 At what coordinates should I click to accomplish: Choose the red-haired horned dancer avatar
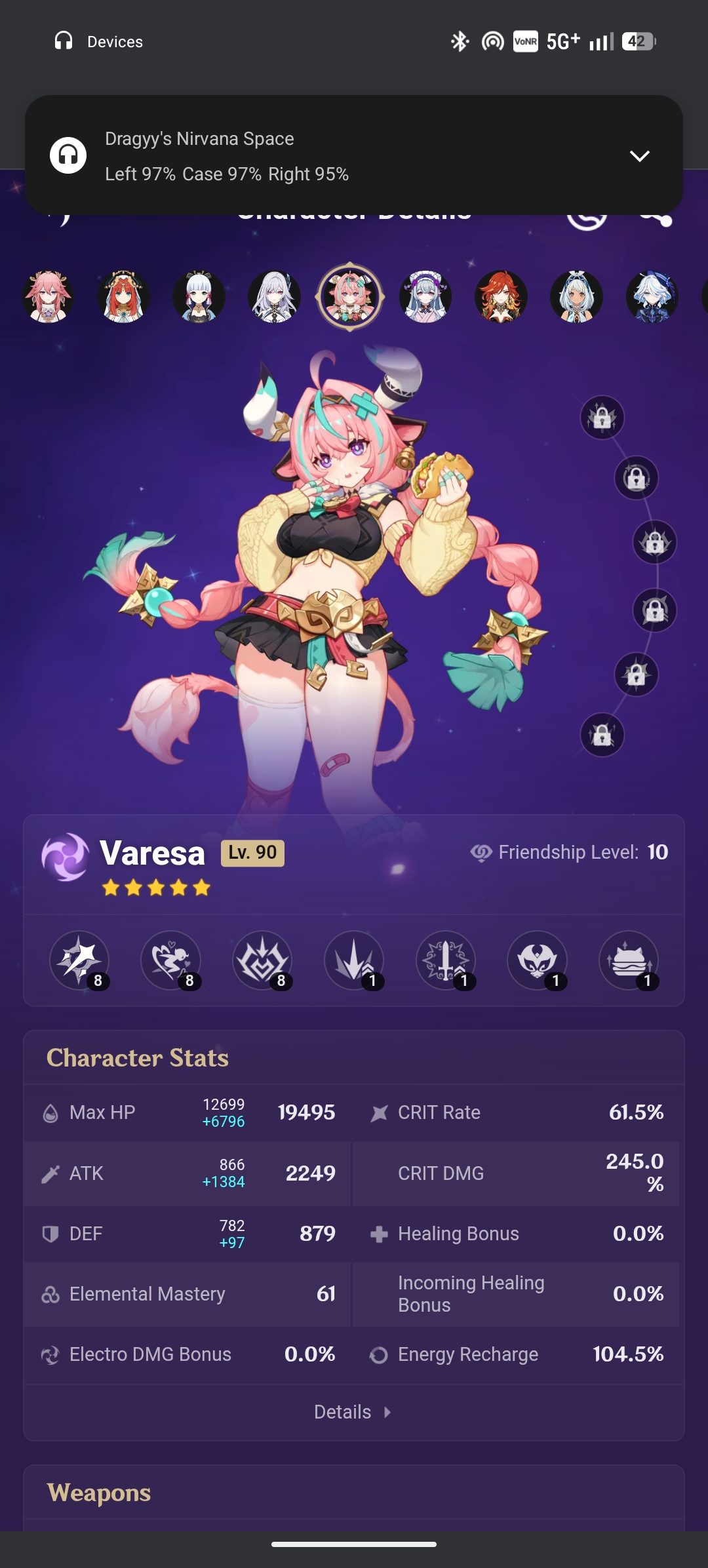(x=123, y=297)
